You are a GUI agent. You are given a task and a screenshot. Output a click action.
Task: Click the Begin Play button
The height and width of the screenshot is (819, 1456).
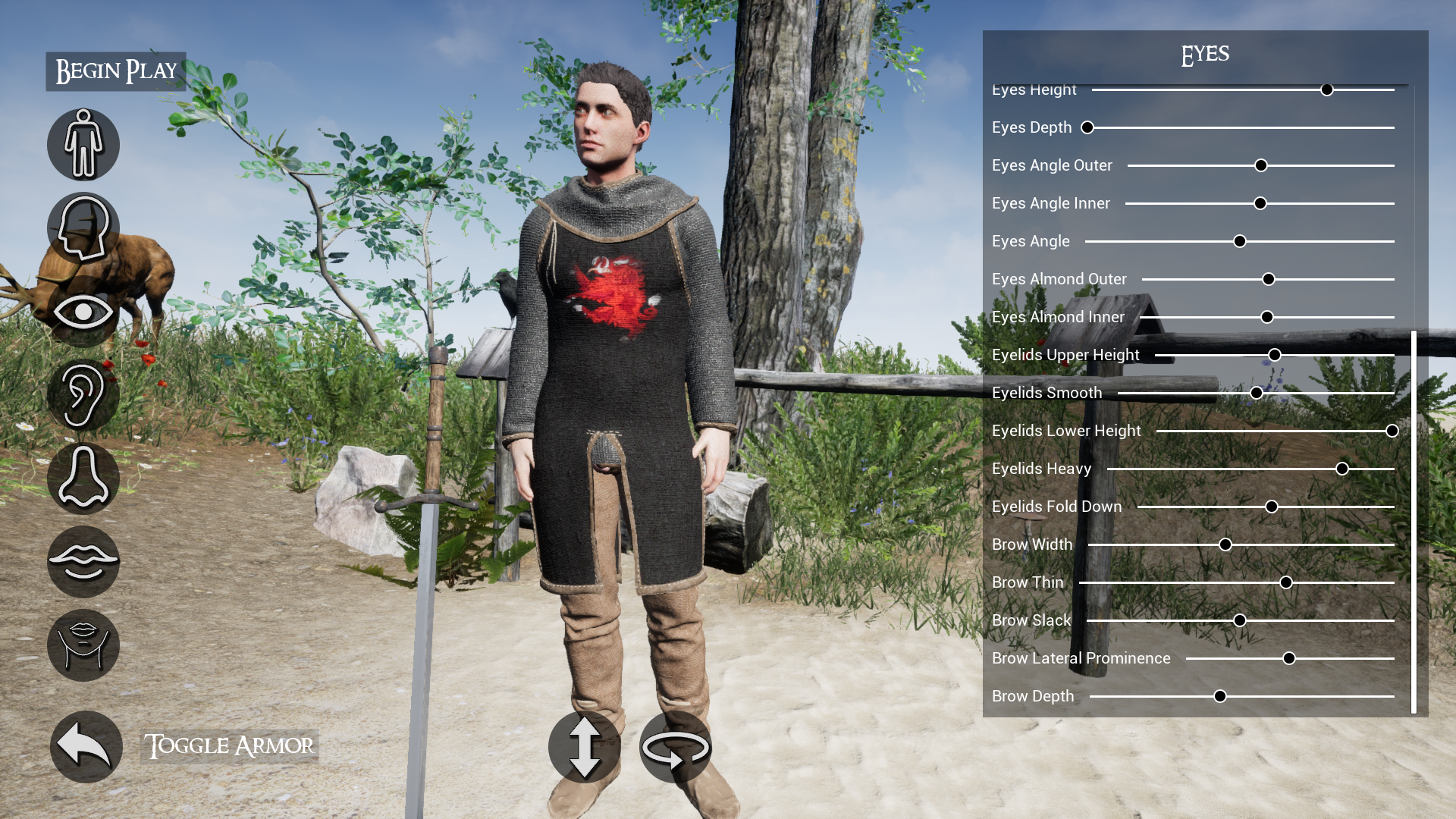pyautogui.click(x=116, y=71)
